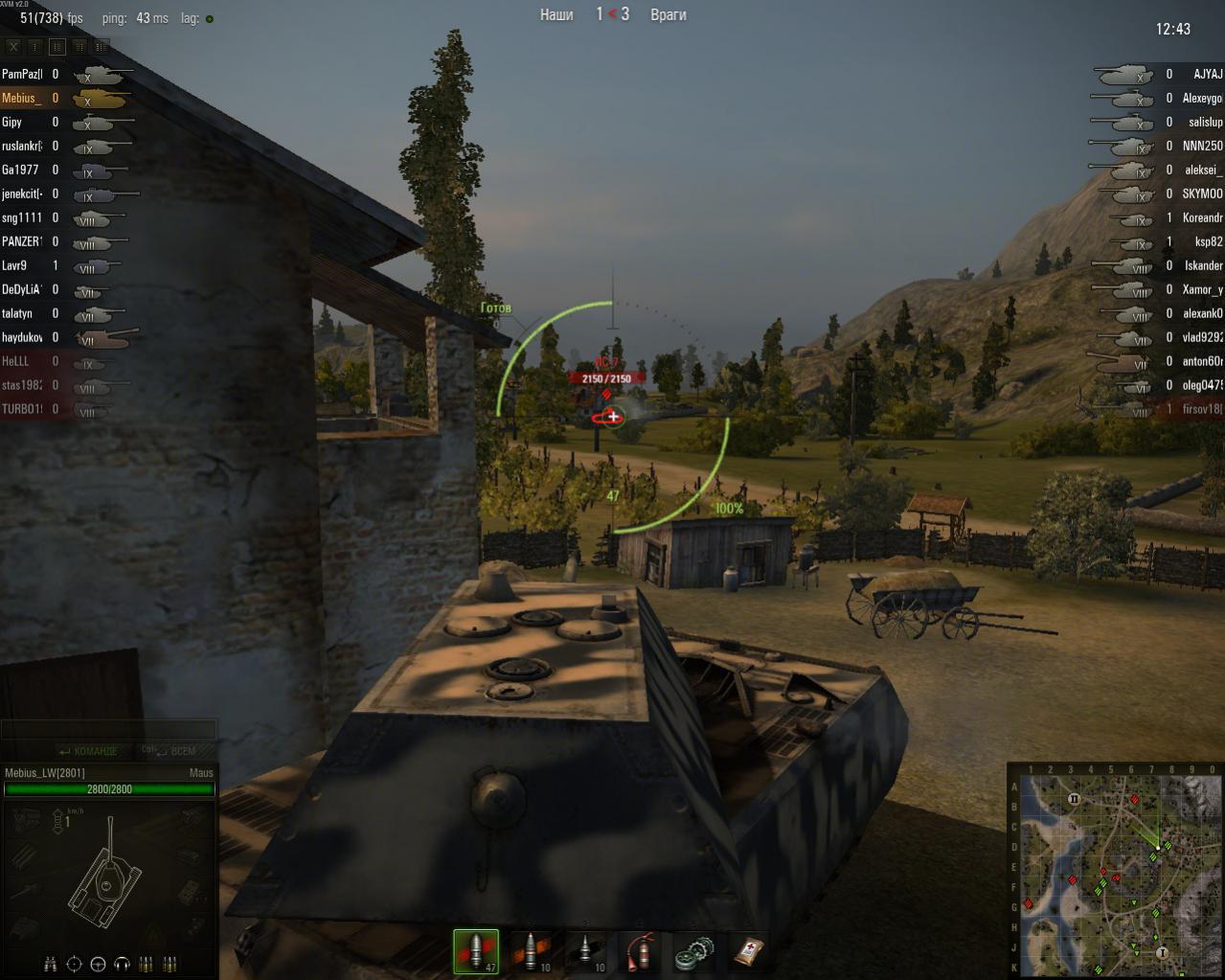Select ally player Gipy in team list

[x=12, y=122]
